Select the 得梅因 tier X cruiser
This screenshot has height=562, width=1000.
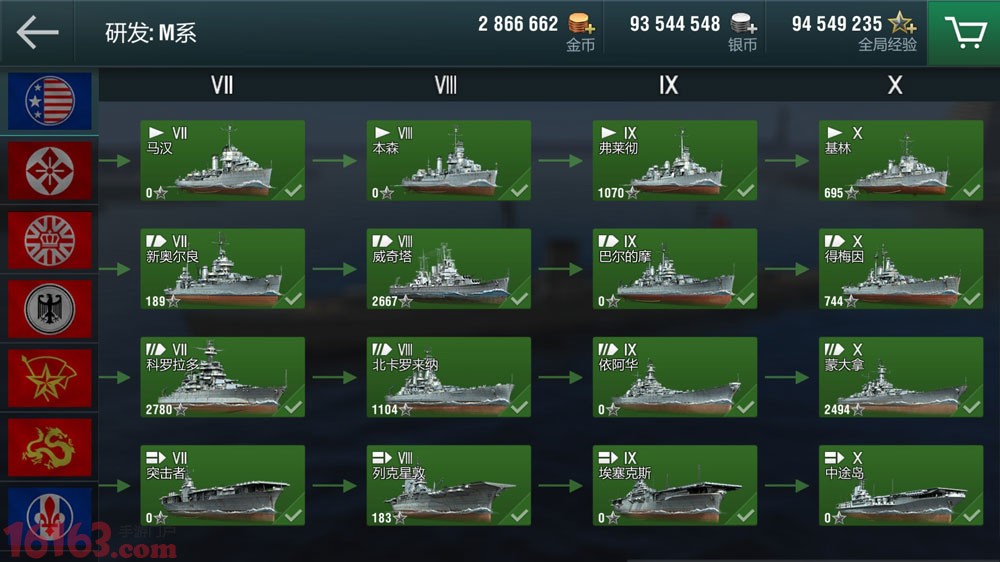click(900, 269)
